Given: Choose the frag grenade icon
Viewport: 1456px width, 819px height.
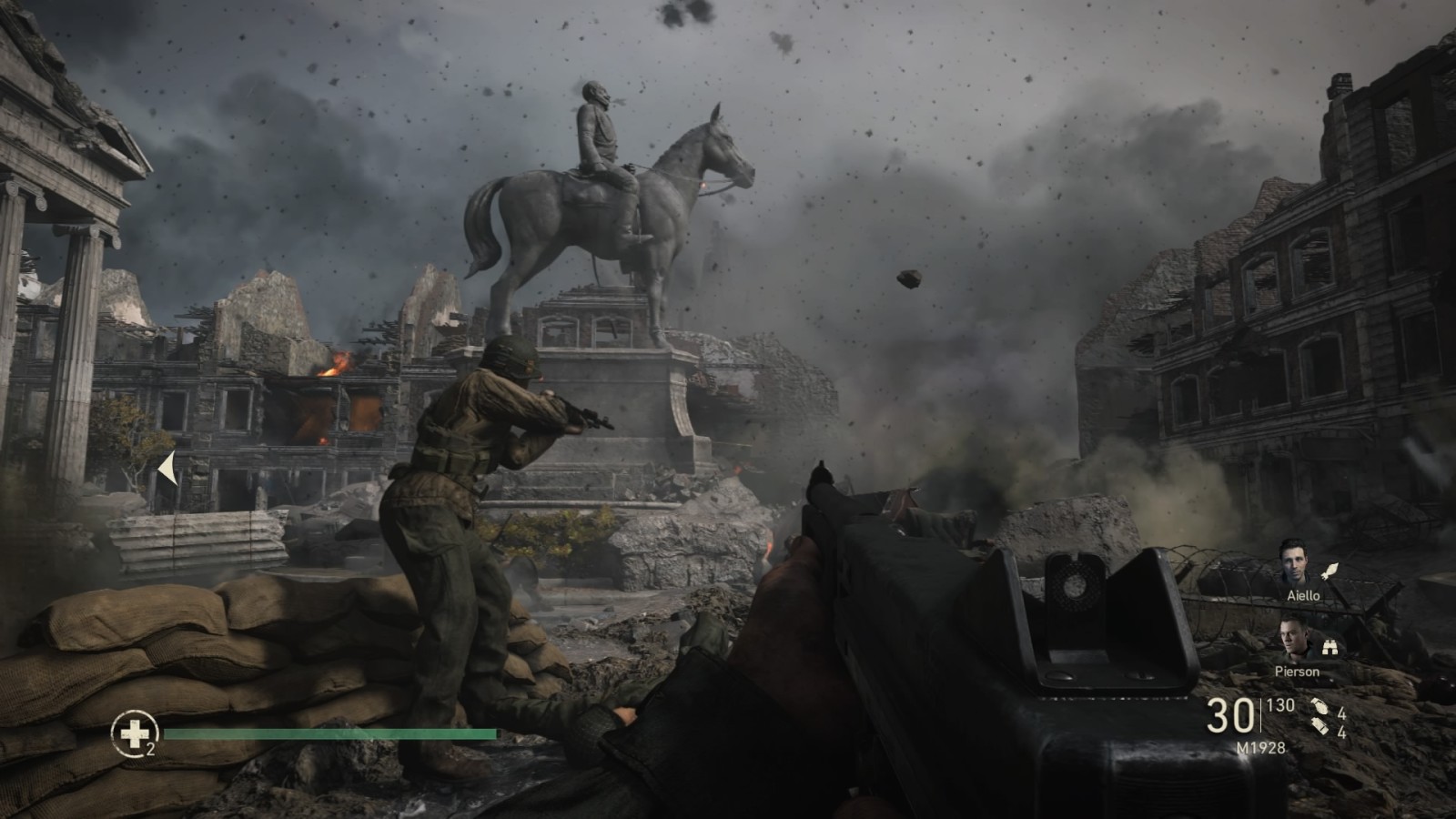Looking at the screenshot, I should (x=1319, y=707).
